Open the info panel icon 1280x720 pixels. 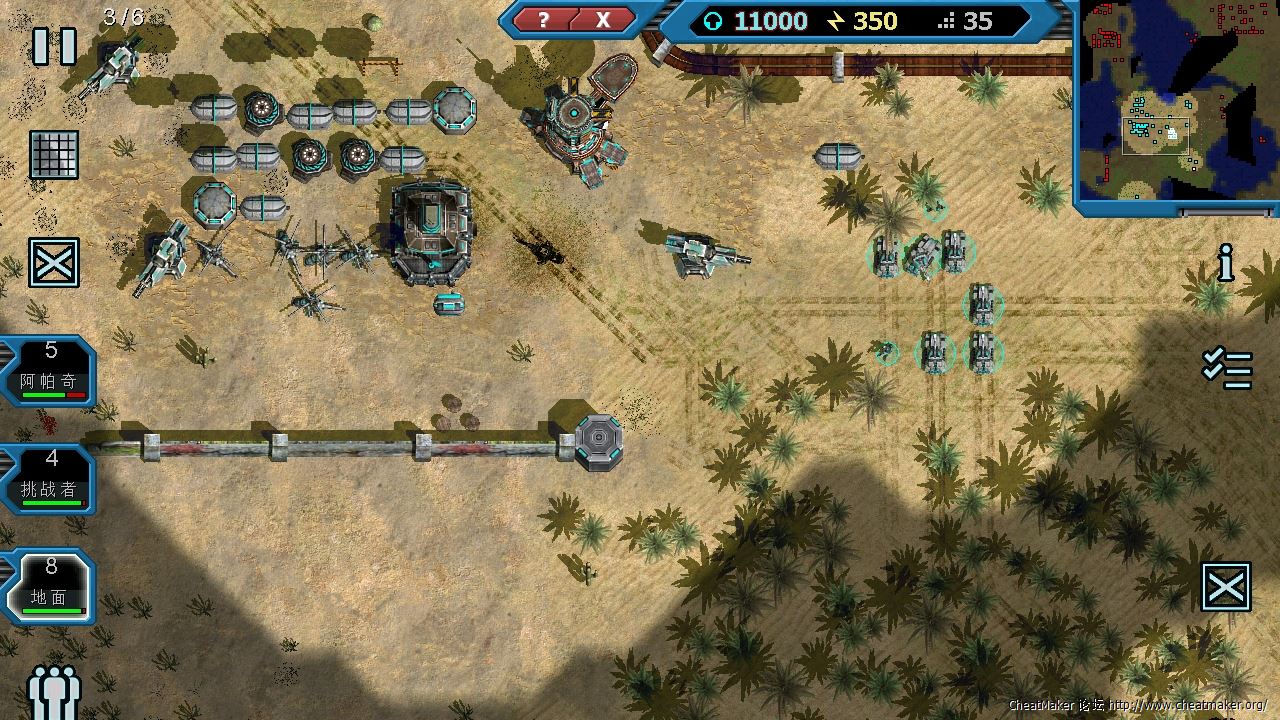click(1226, 262)
